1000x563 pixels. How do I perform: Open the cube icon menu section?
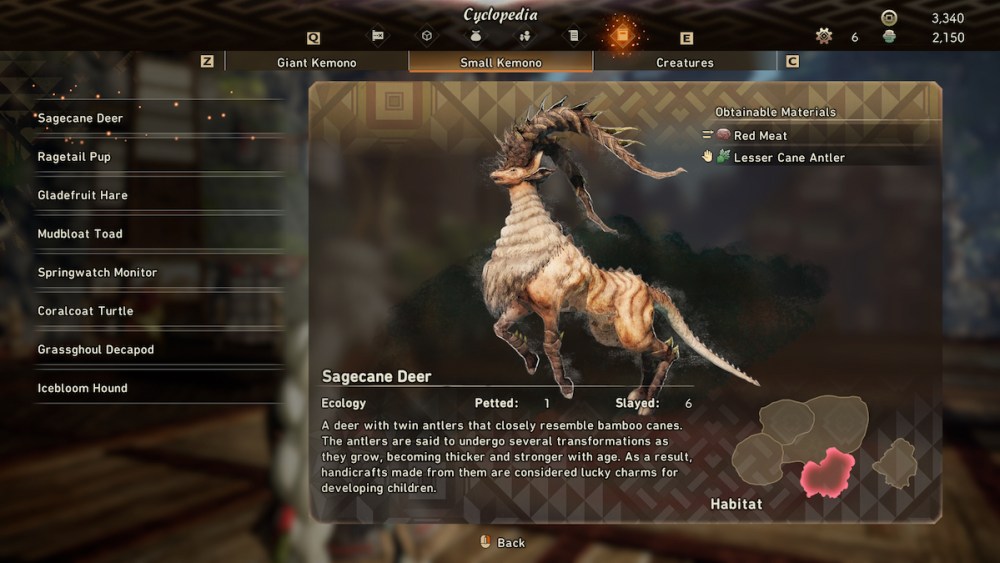click(x=427, y=36)
